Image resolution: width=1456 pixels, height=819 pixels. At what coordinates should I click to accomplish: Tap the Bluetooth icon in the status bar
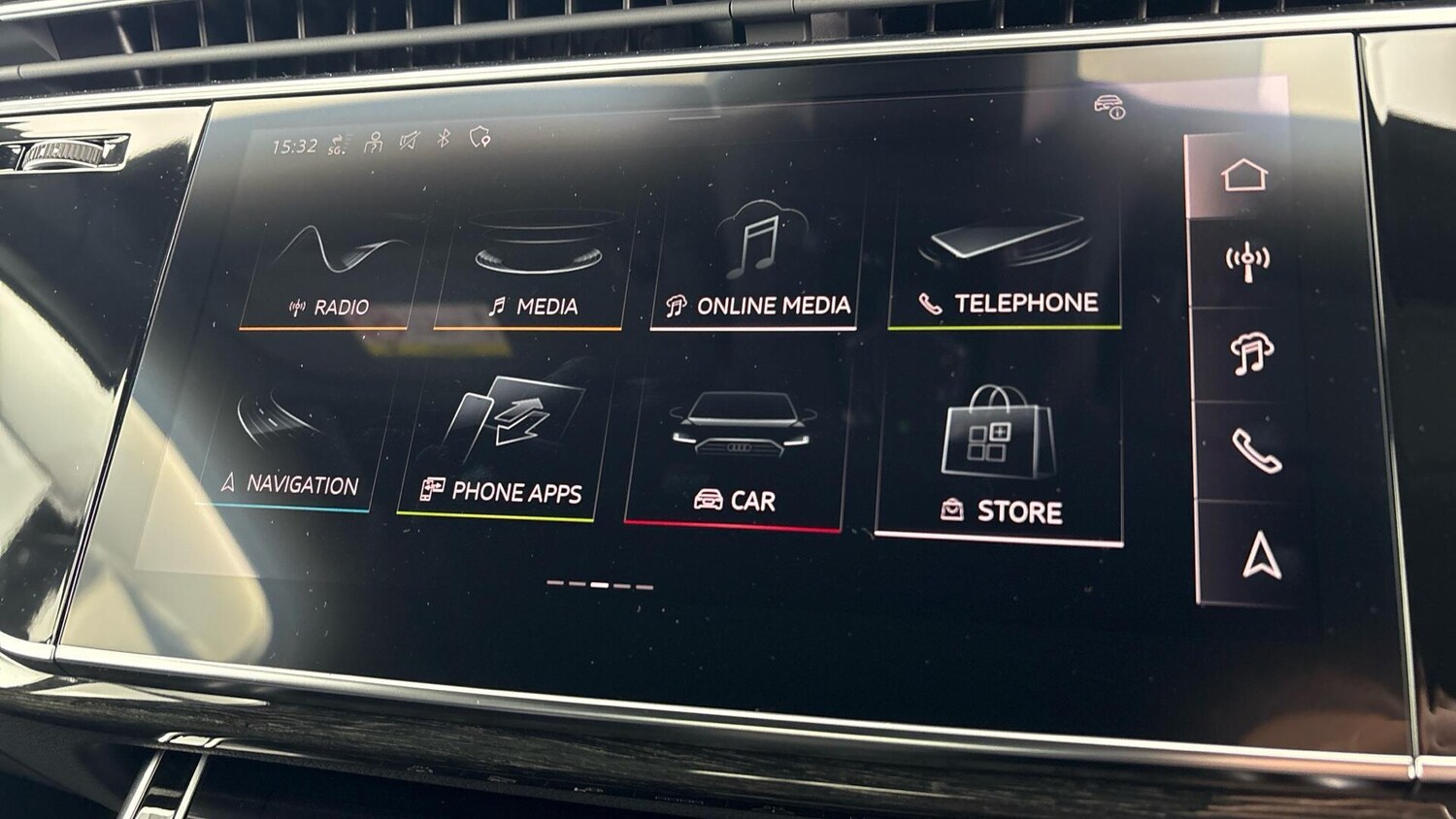point(442,139)
